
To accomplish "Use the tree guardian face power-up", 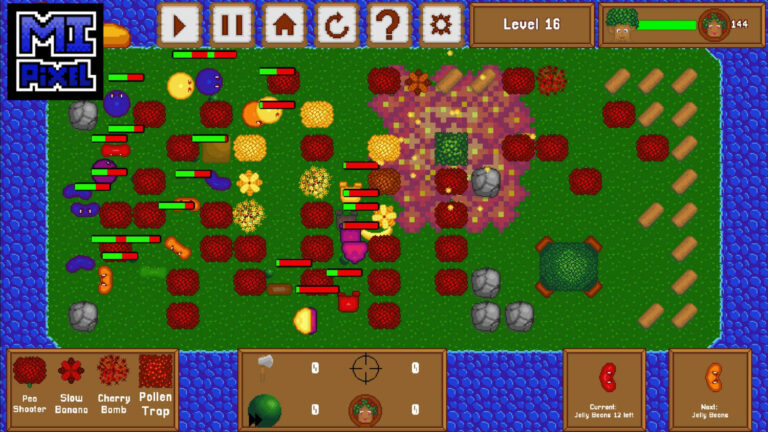I will pos(365,409).
